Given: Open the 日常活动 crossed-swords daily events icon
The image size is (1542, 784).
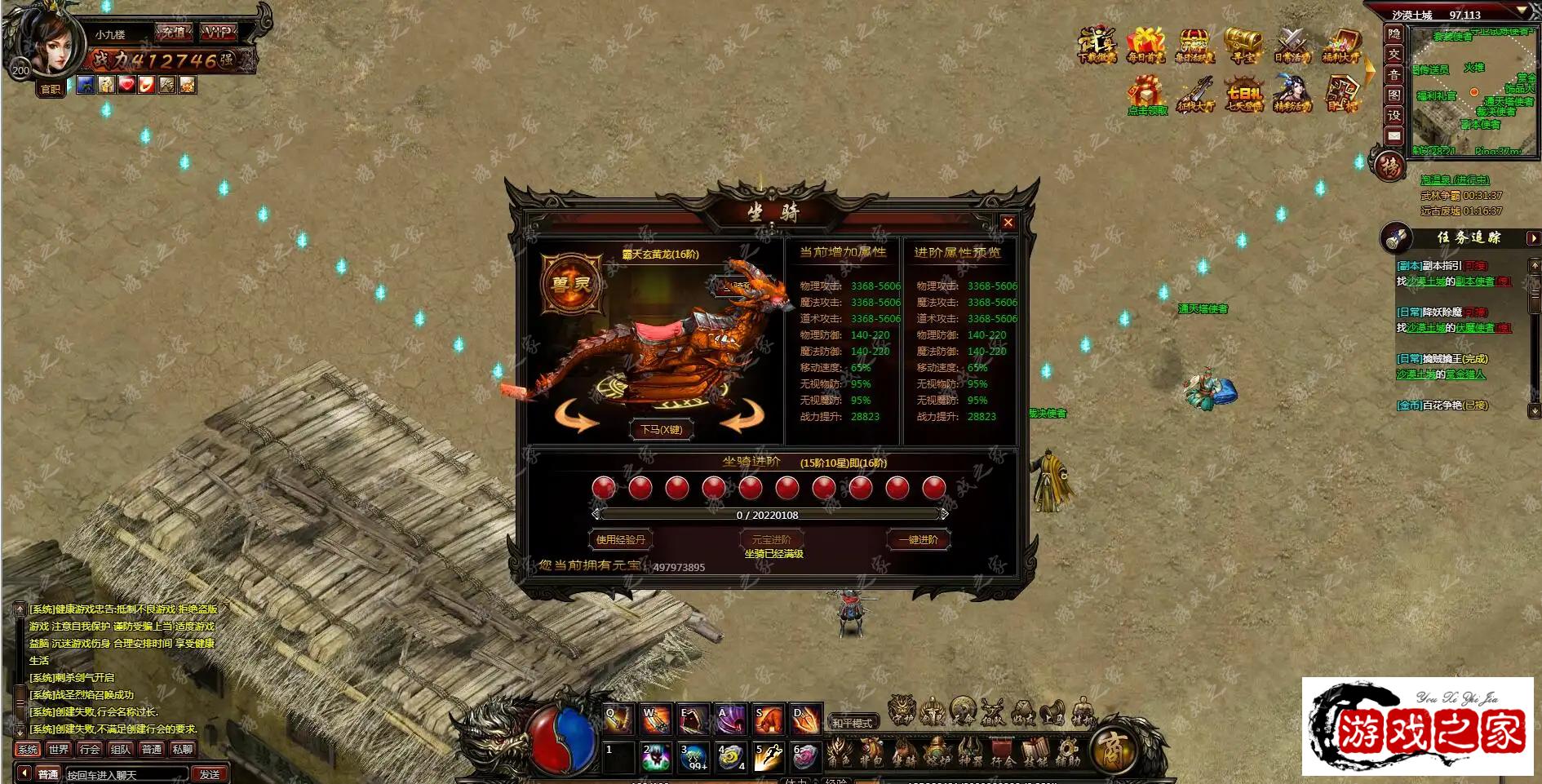Looking at the screenshot, I should pyautogui.click(x=1292, y=46).
